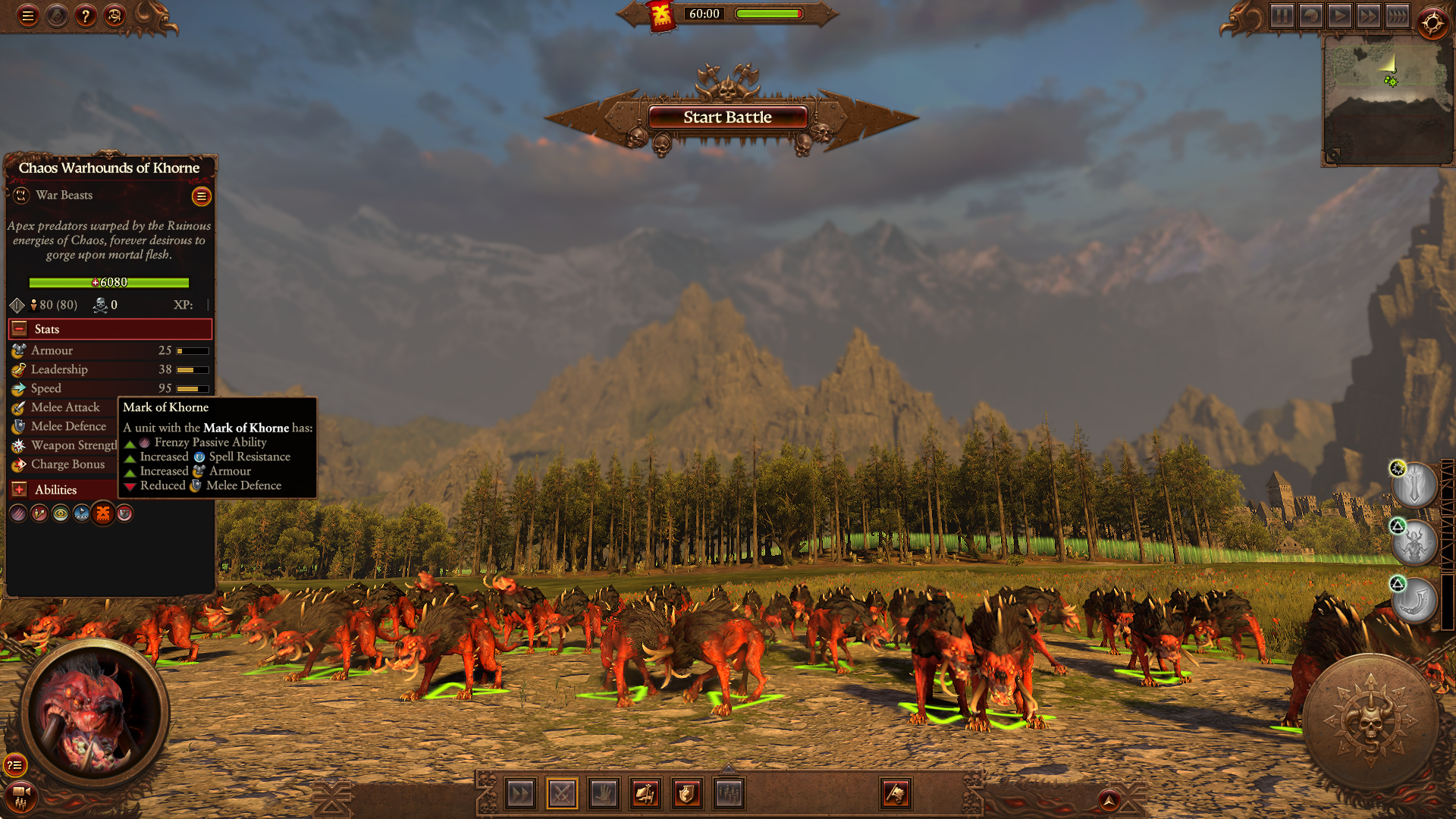The width and height of the screenshot is (1456, 819).
Task: Select the Frenzy ability icon on unit panel
Action: [17, 513]
